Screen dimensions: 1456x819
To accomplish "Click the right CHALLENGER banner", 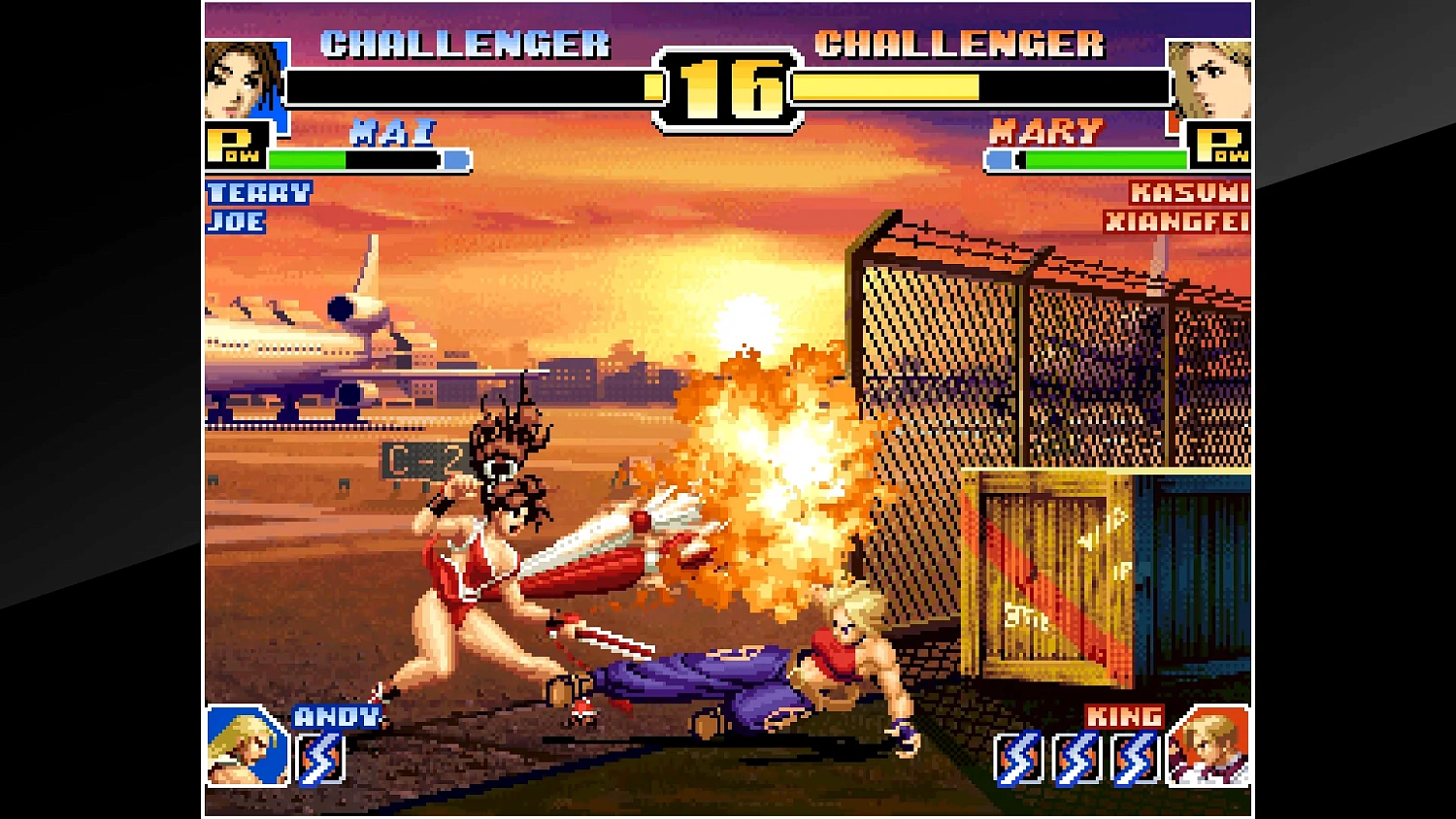I will click(962, 45).
